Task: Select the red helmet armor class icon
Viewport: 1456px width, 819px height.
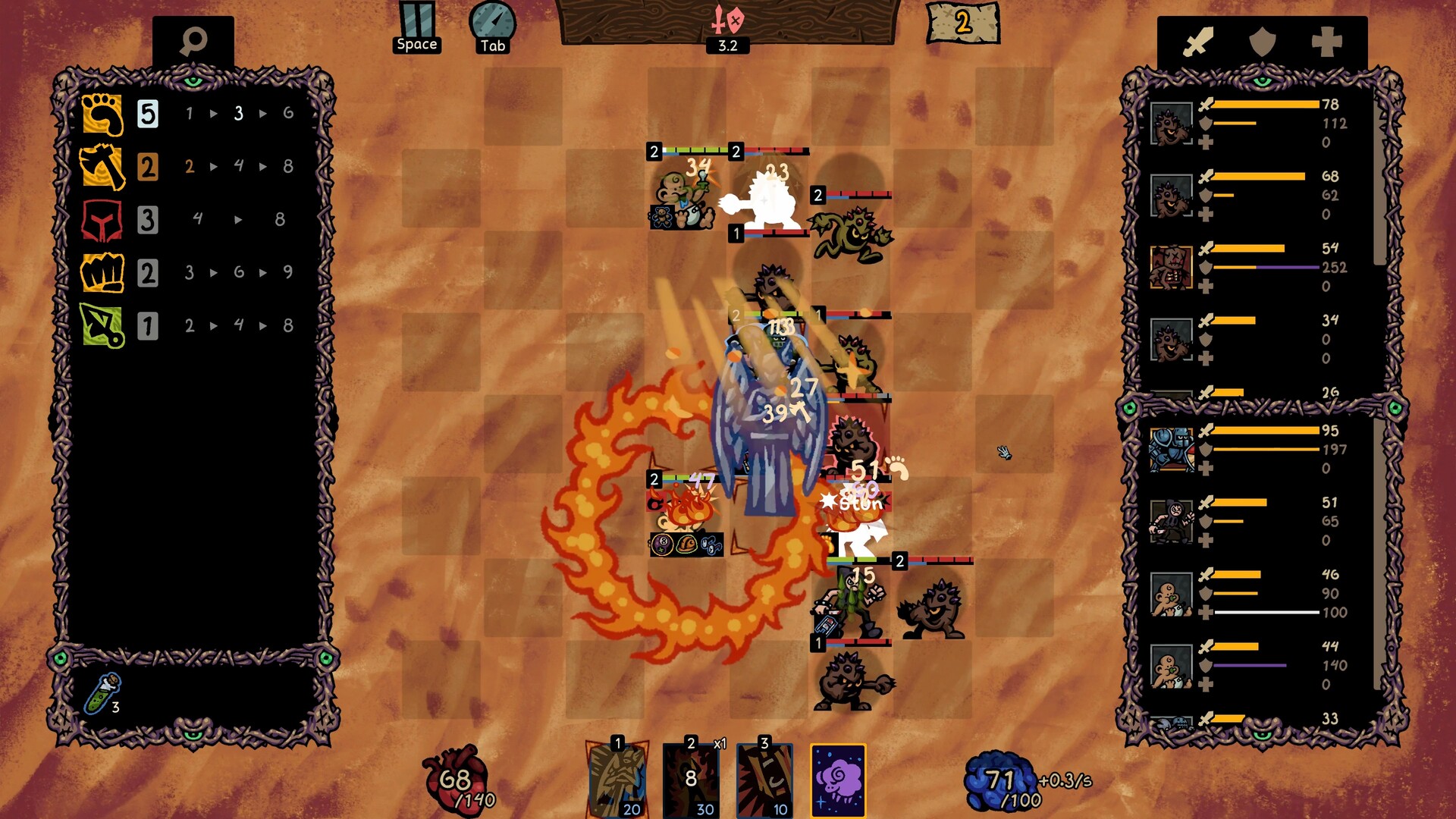Action: click(x=102, y=220)
